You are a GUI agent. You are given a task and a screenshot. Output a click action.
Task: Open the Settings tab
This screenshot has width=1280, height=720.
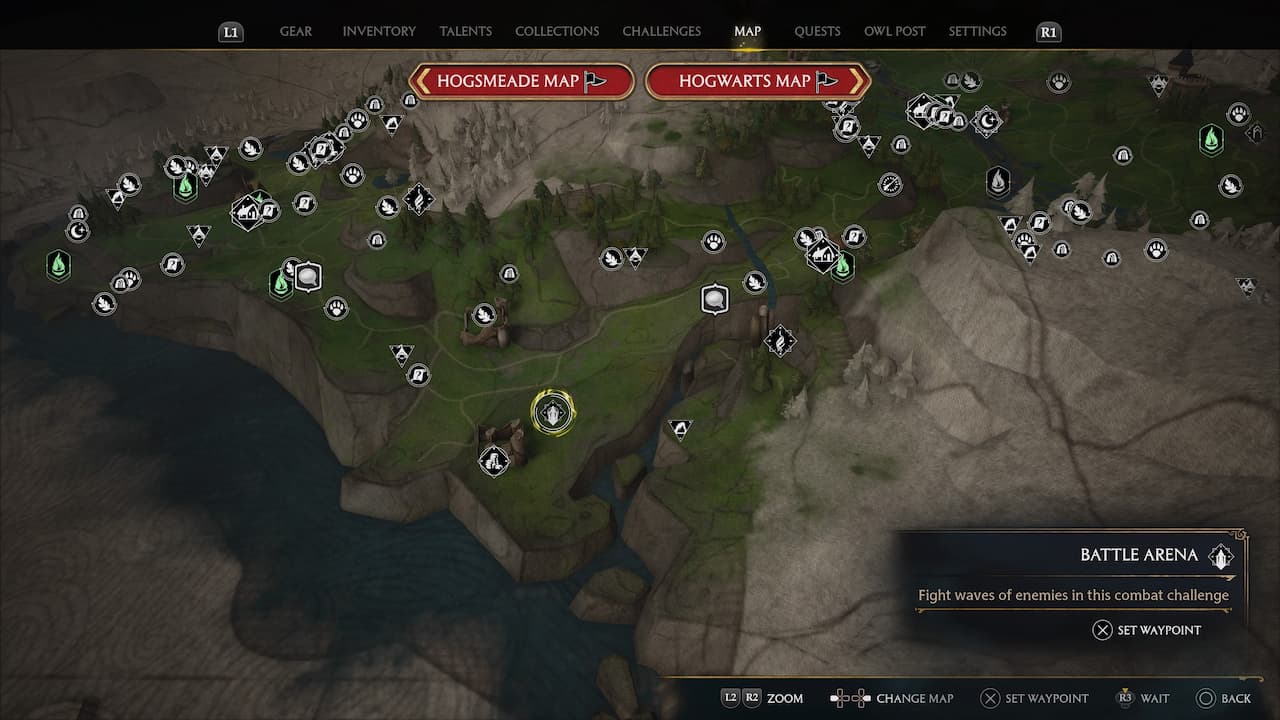(977, 31)
